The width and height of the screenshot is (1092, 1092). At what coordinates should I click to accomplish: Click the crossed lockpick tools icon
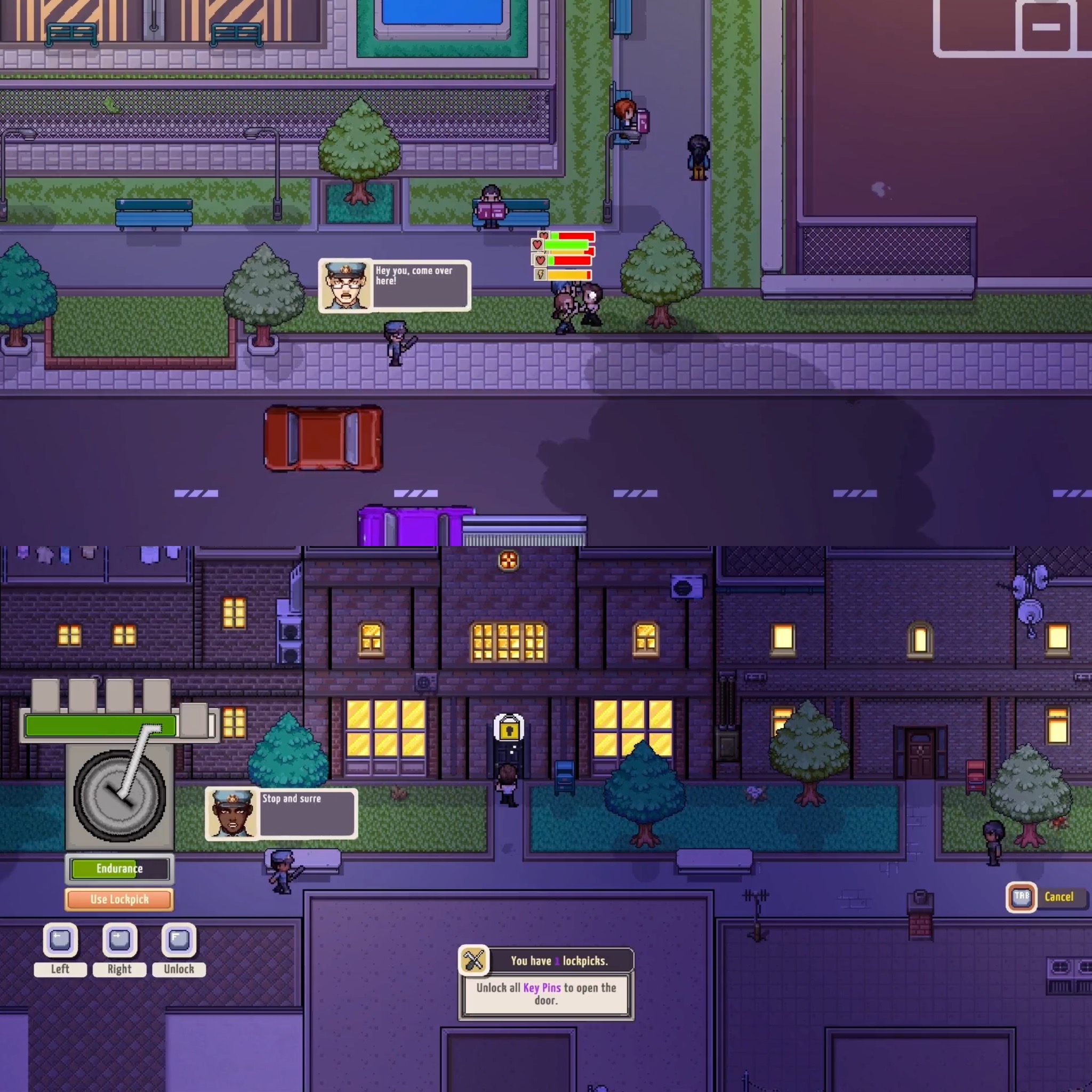pyautogui.click(x=473, y=960)
